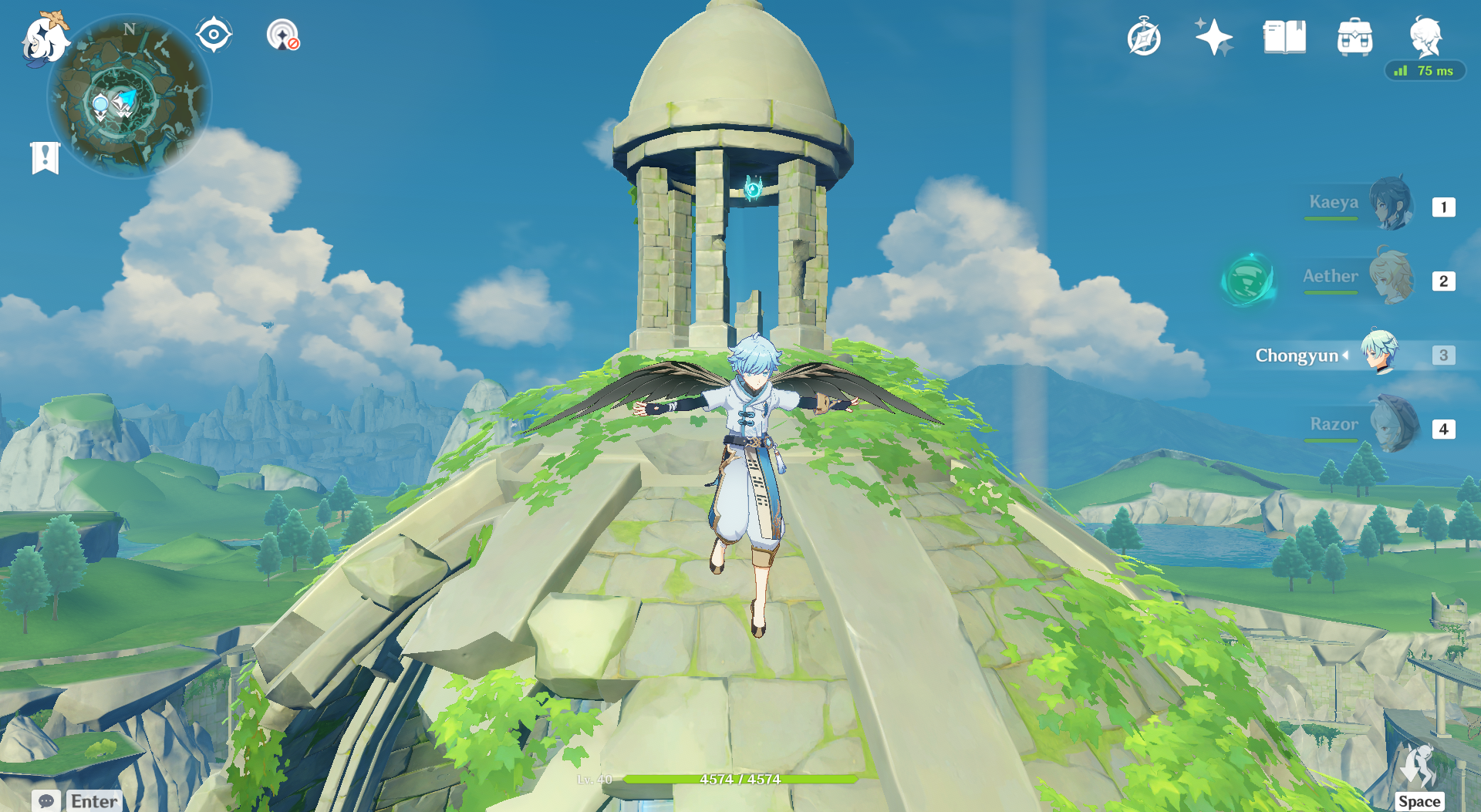
Task: Open the Adventurer Handbook book icon
Action: 1284,37
